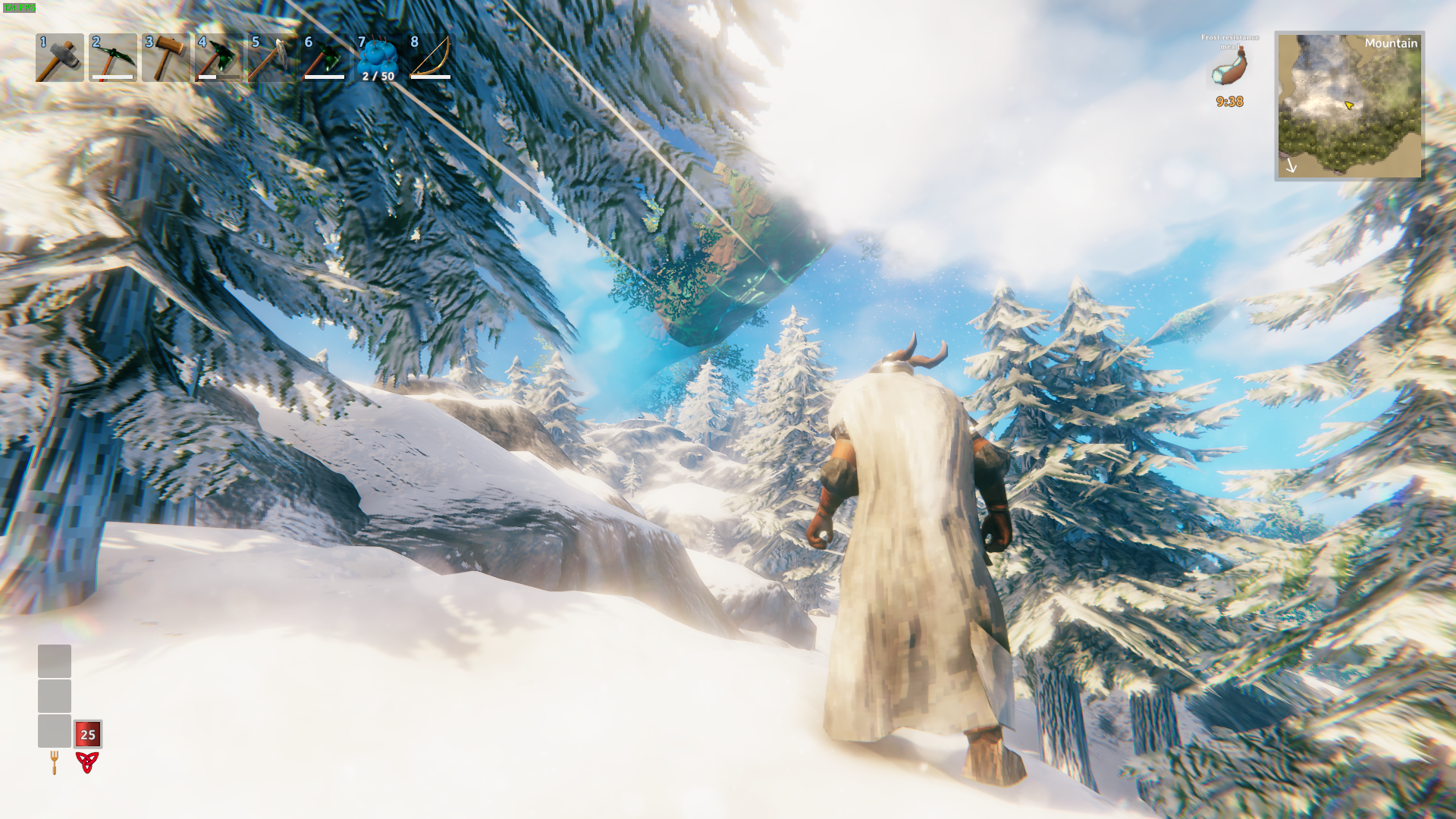Screen dimensions: 1456x819
Task: Choose the wooden mallet in slot 3
Action: [x=165, y=58]
